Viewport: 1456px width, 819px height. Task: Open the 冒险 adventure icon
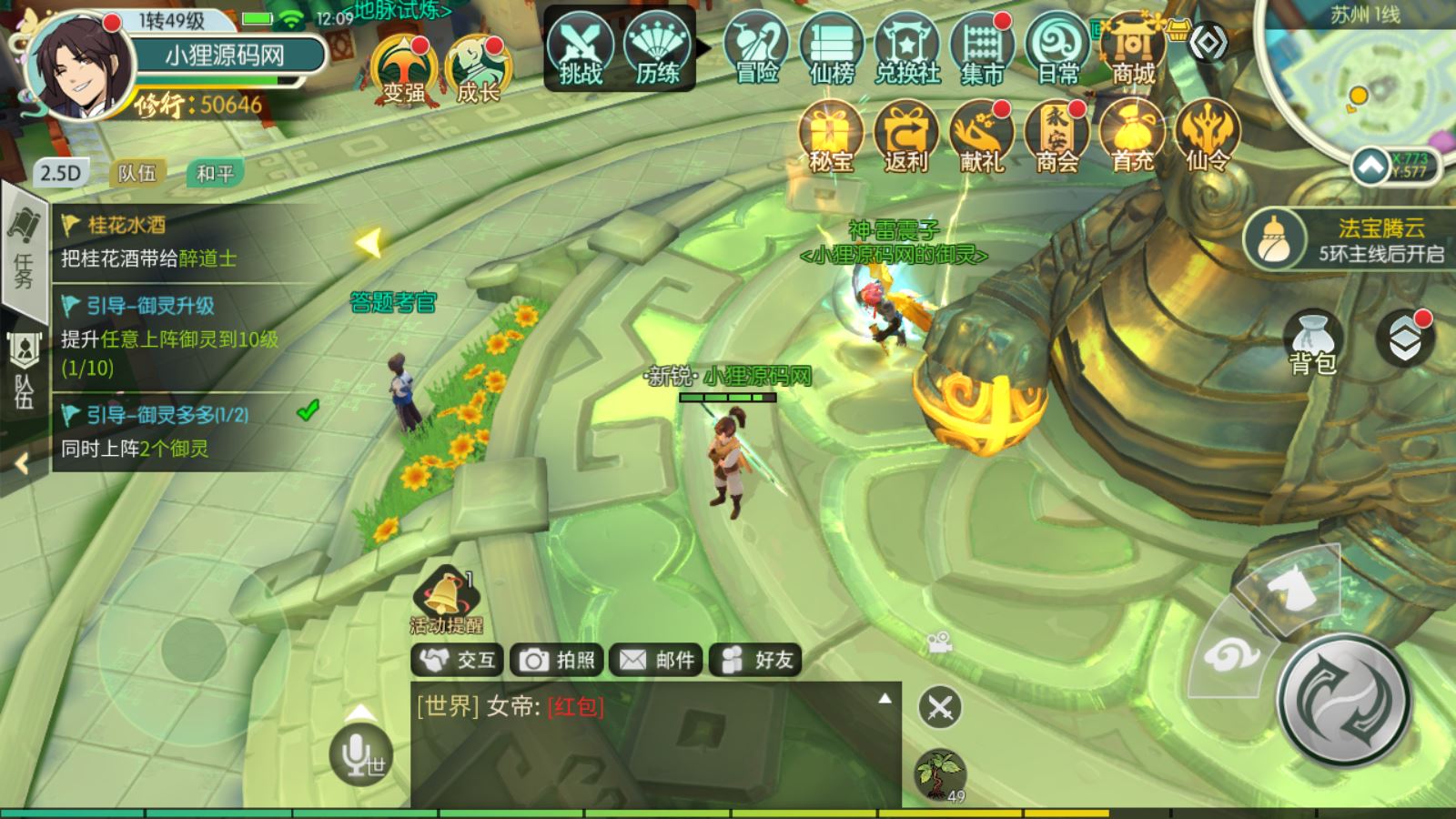pos(757,51)
